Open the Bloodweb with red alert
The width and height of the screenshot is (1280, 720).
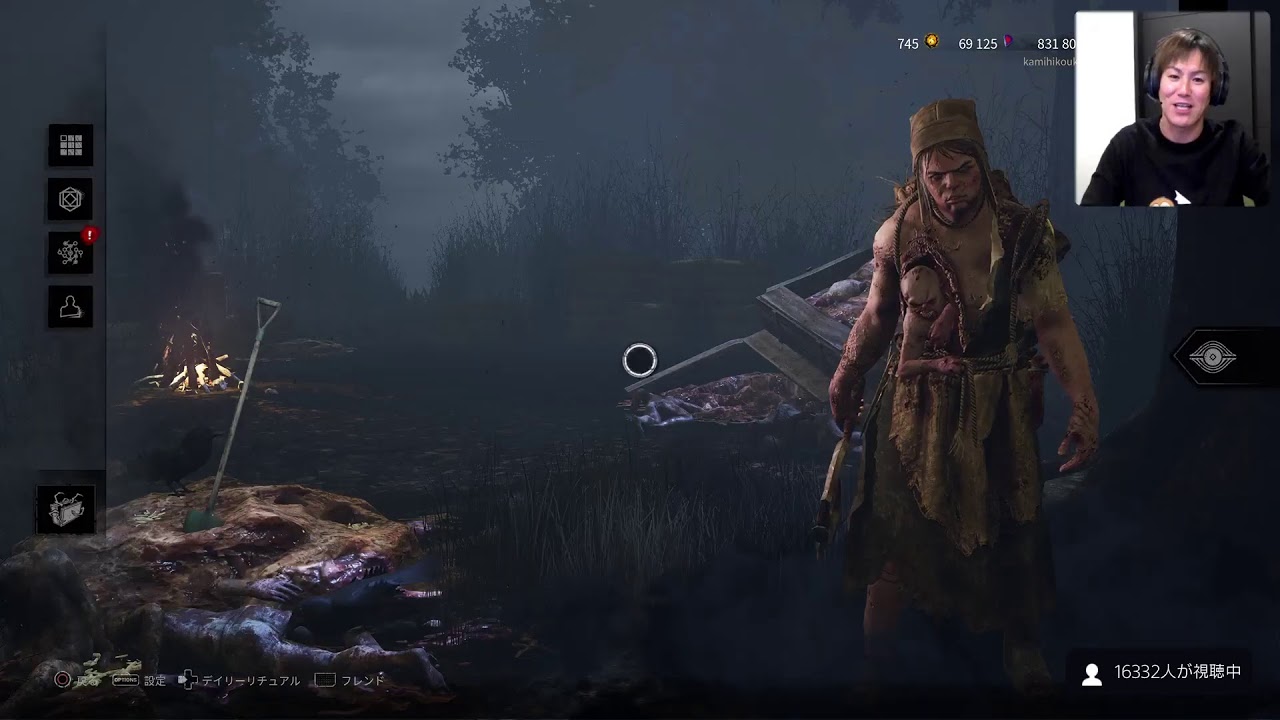pyautogui.click(x=70, y=253)
